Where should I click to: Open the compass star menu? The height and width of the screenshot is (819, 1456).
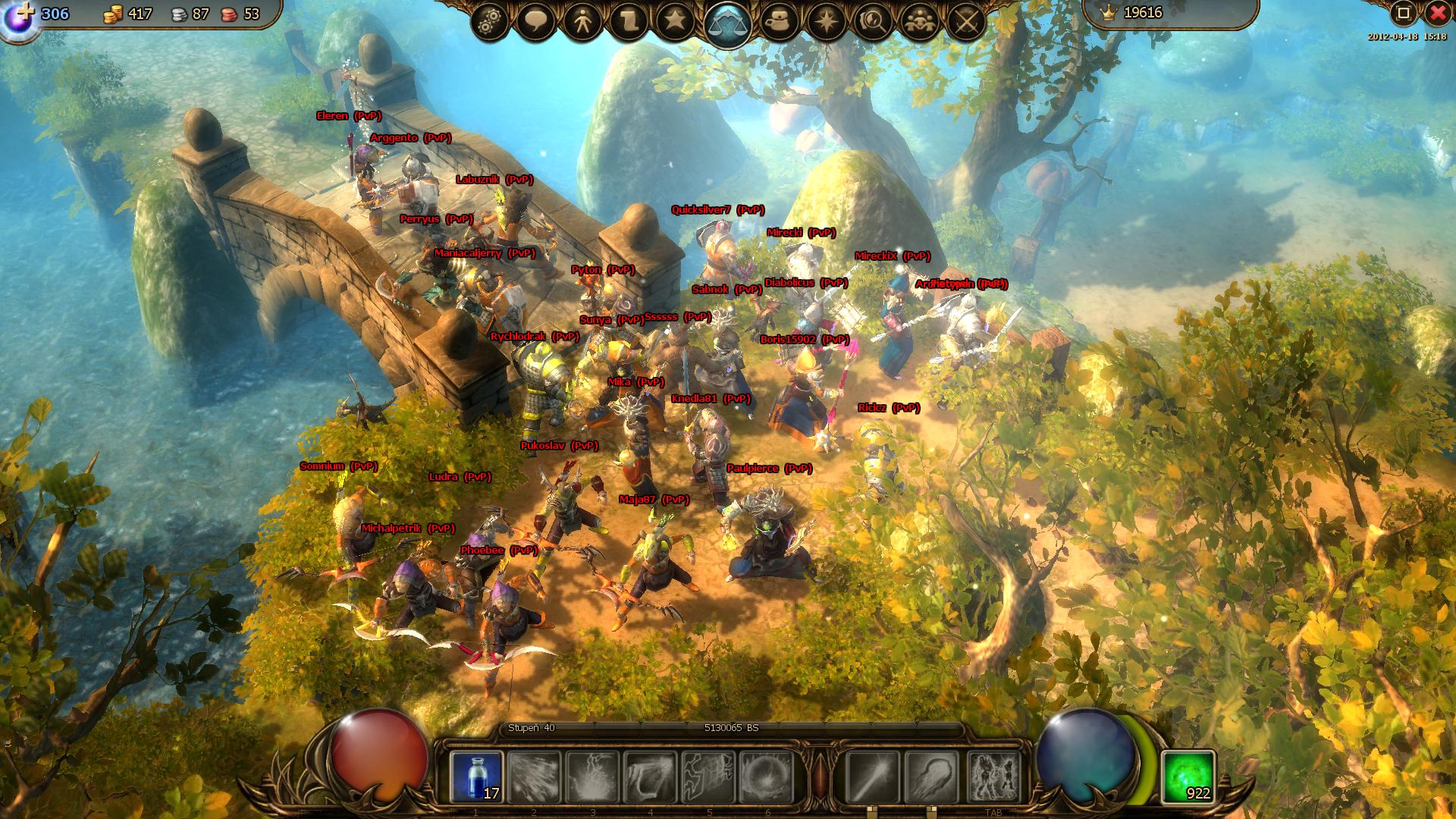tap(826, 22)
